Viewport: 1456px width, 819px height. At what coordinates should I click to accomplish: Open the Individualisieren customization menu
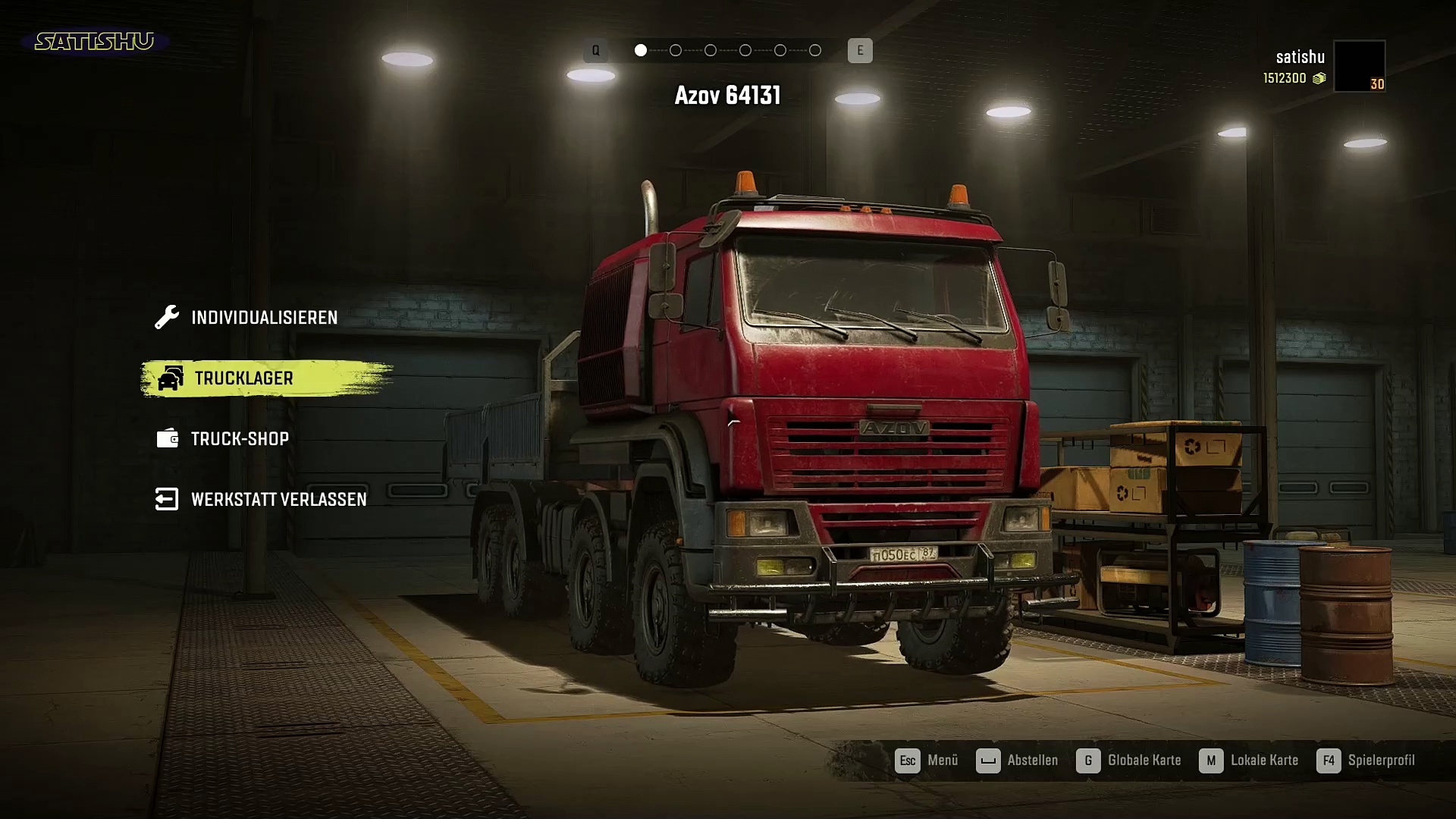(x=263, y=318)
